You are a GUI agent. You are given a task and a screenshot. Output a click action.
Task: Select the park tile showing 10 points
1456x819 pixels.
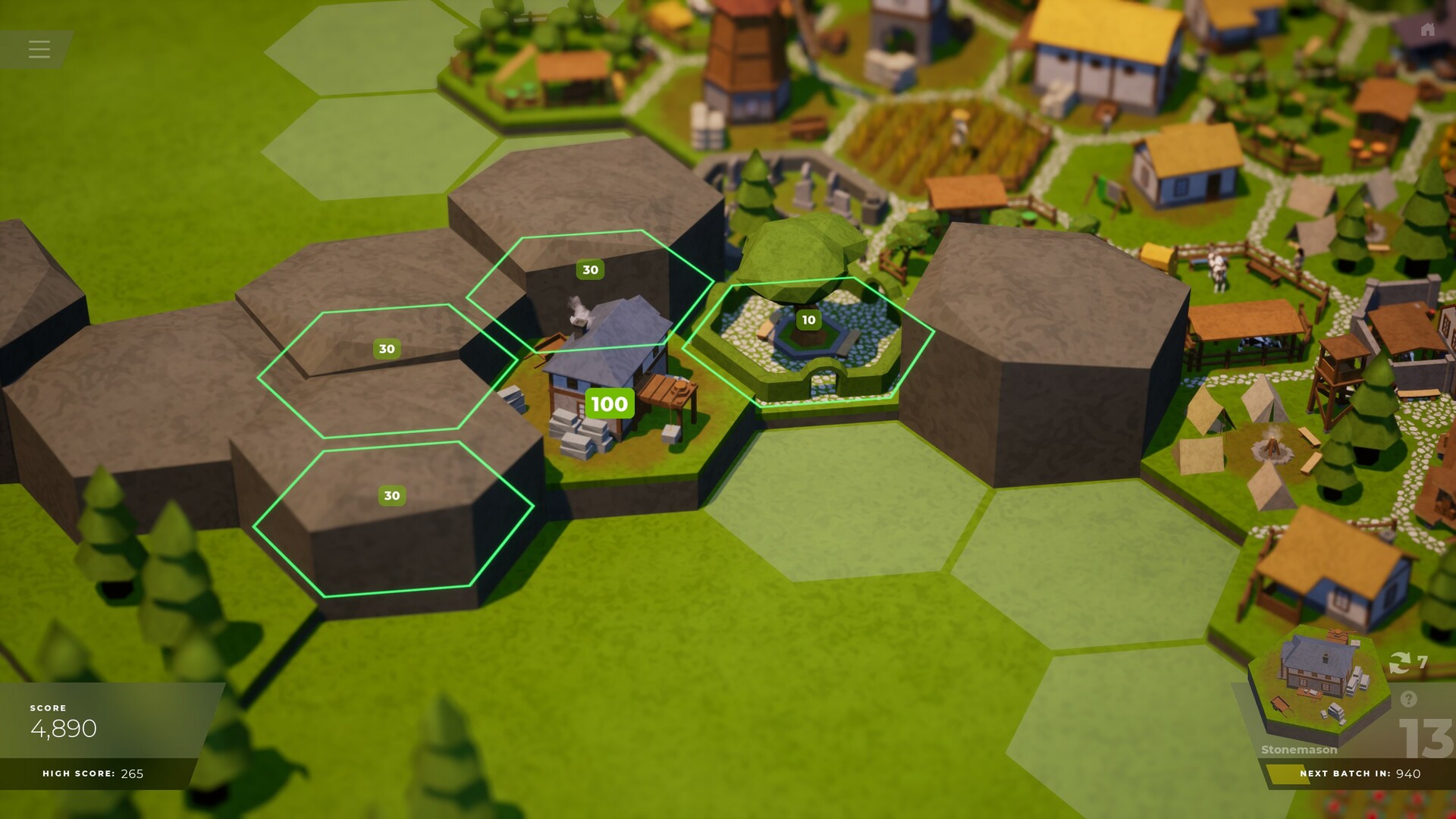(x=808, y=320)
